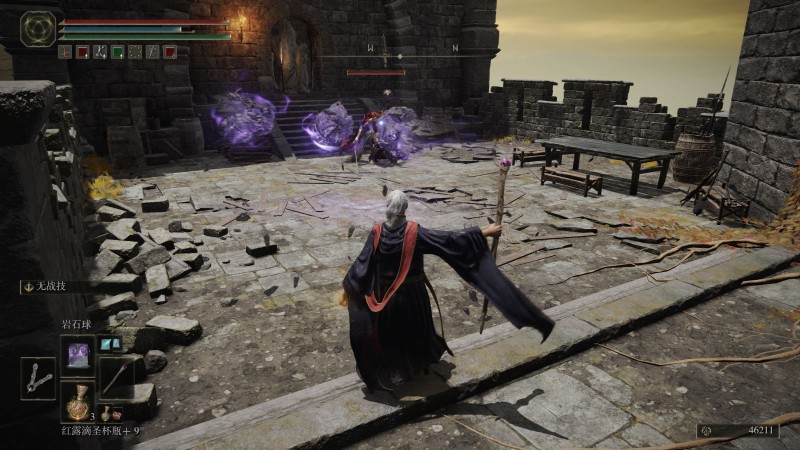Select the staff weapon slot

pyautogui.click(x=115, y=377)
